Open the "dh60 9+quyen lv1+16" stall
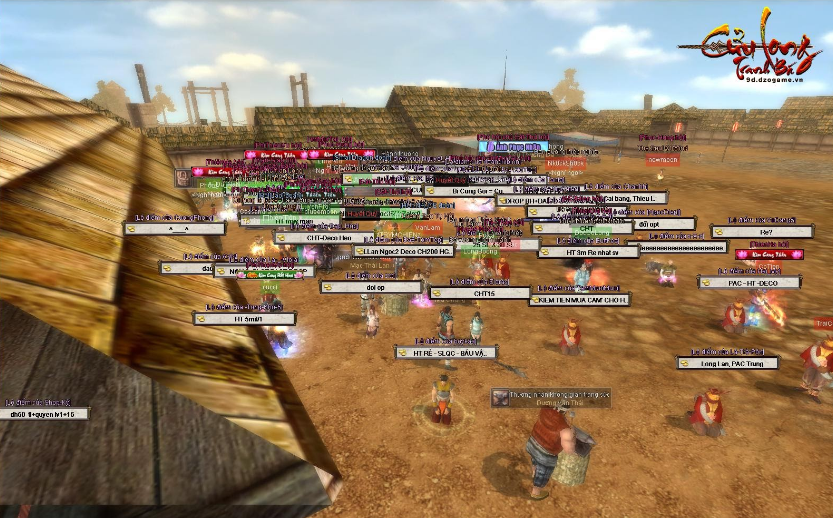 [44, 414]
